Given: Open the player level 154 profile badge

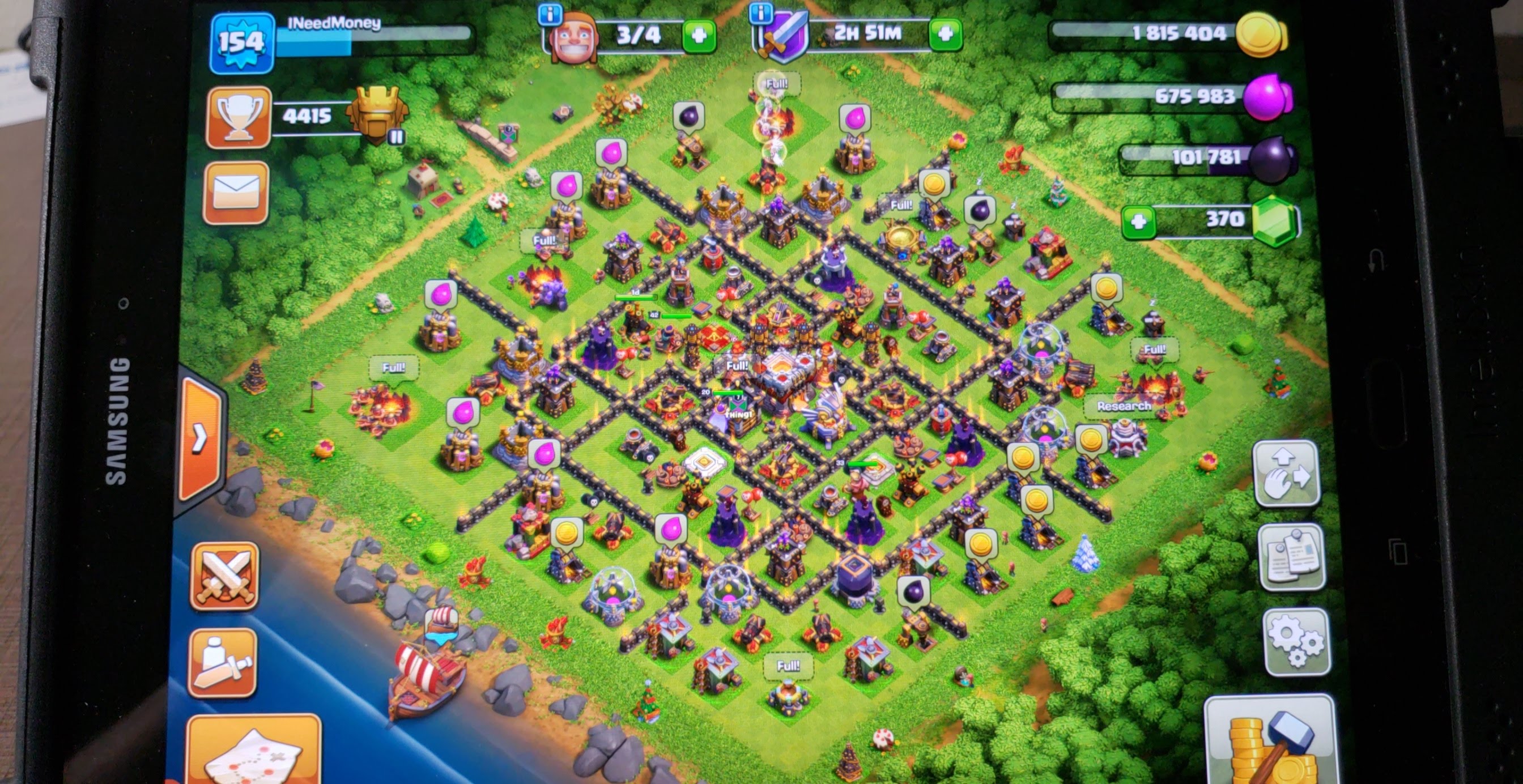Looking at the screenshot, I should 242,43.
